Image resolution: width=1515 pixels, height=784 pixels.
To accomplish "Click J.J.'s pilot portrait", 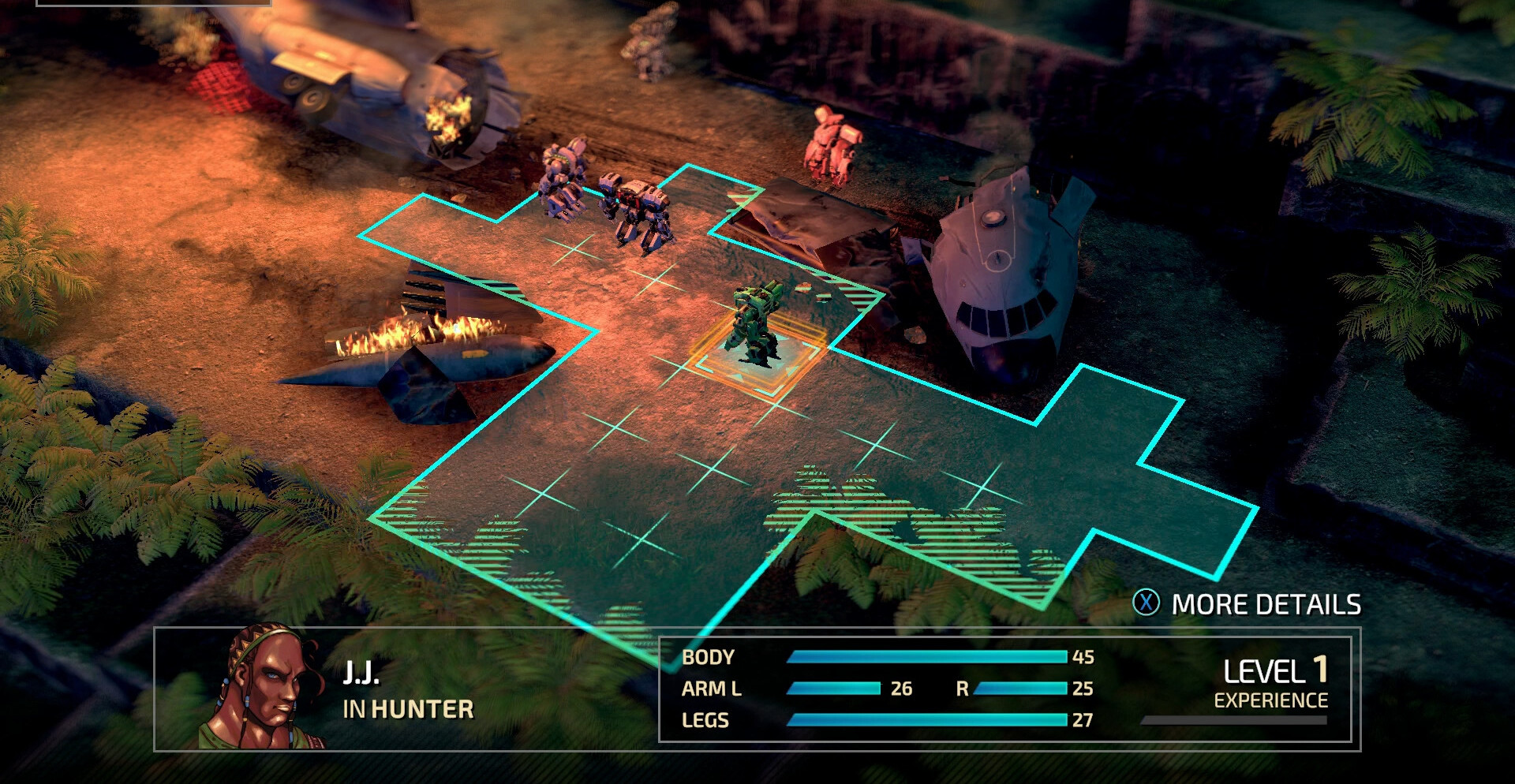I will click(x=263, y=688).
